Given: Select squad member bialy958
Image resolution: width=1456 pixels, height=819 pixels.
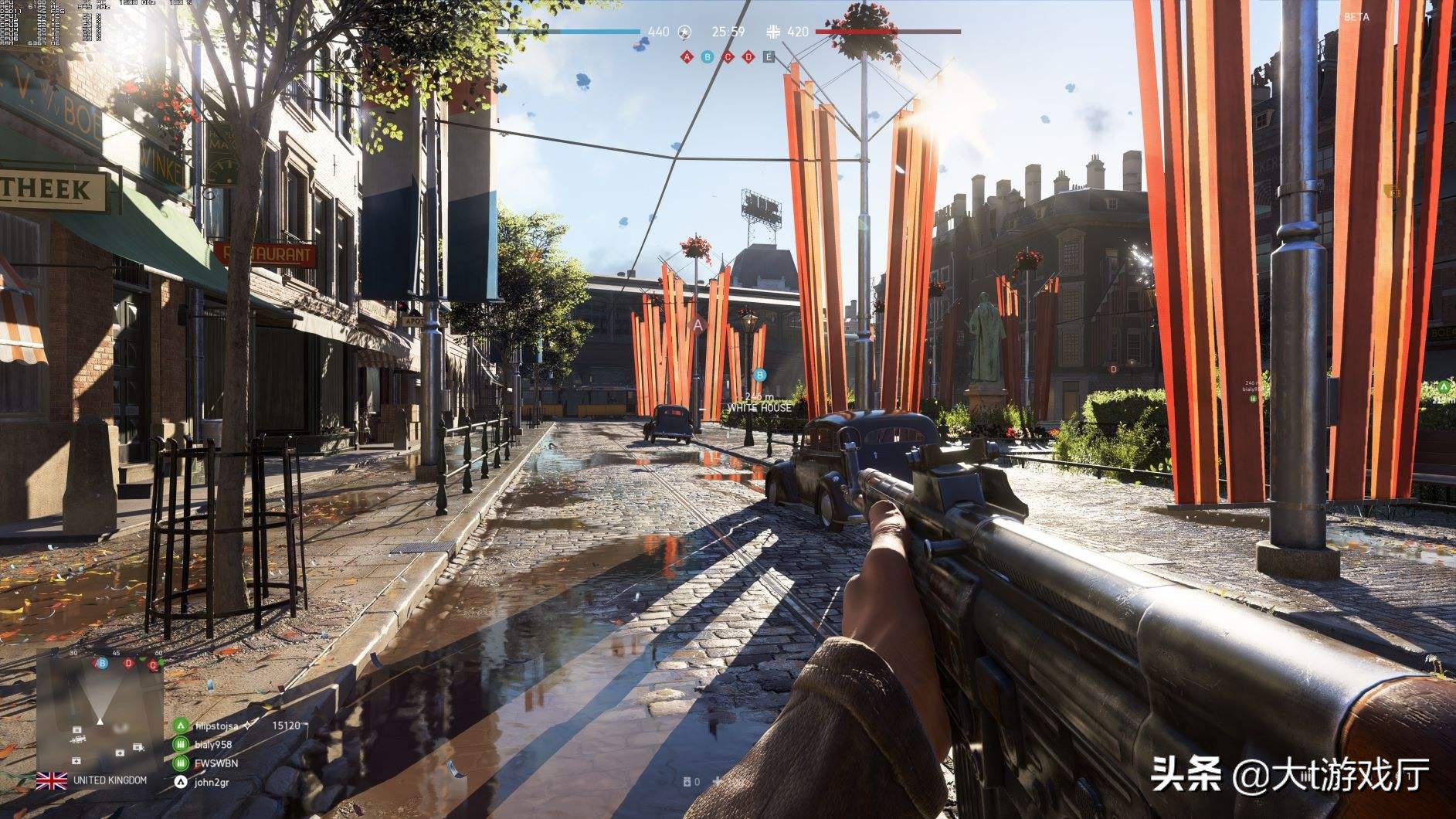Looking at the screenshot, I should (x=213, y=745).
